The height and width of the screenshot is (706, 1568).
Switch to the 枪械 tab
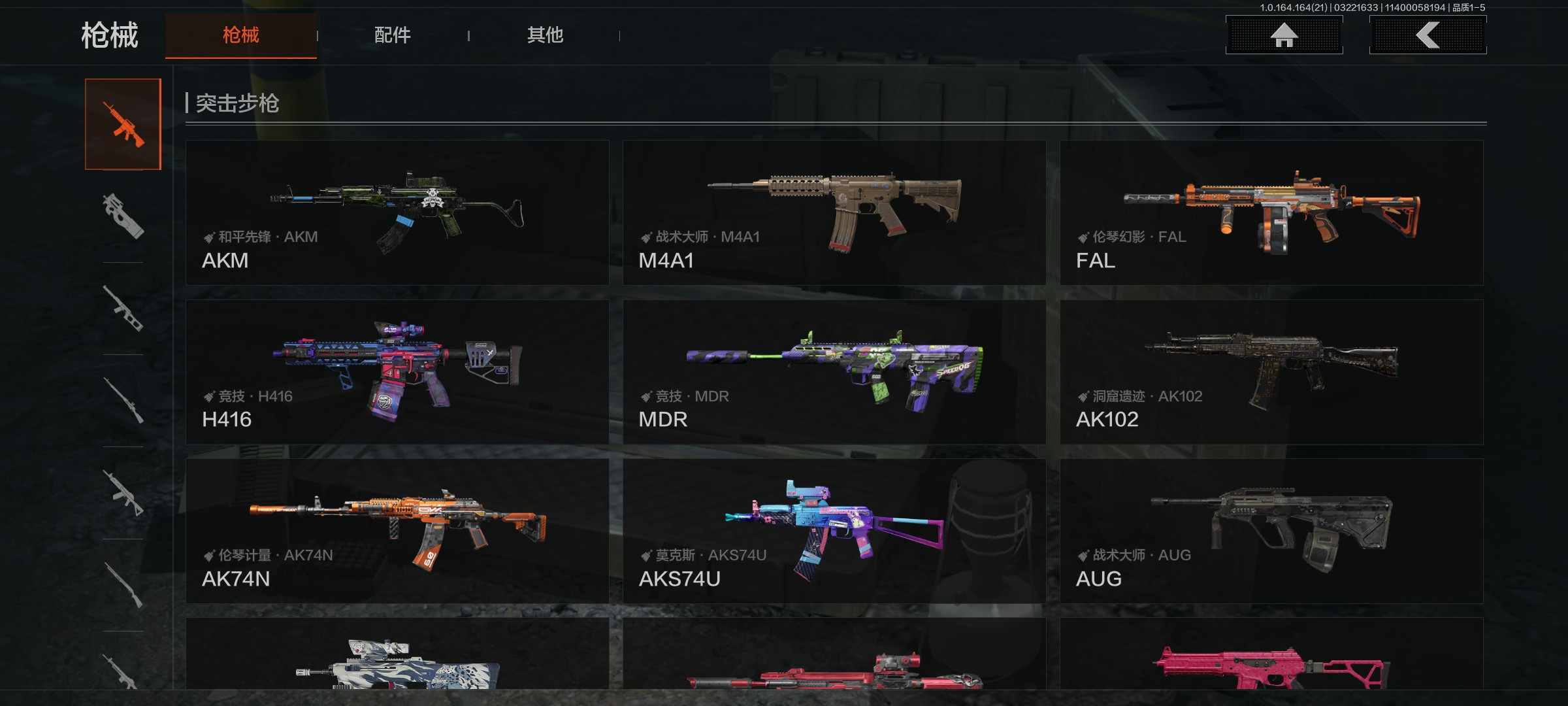[240, 35]
